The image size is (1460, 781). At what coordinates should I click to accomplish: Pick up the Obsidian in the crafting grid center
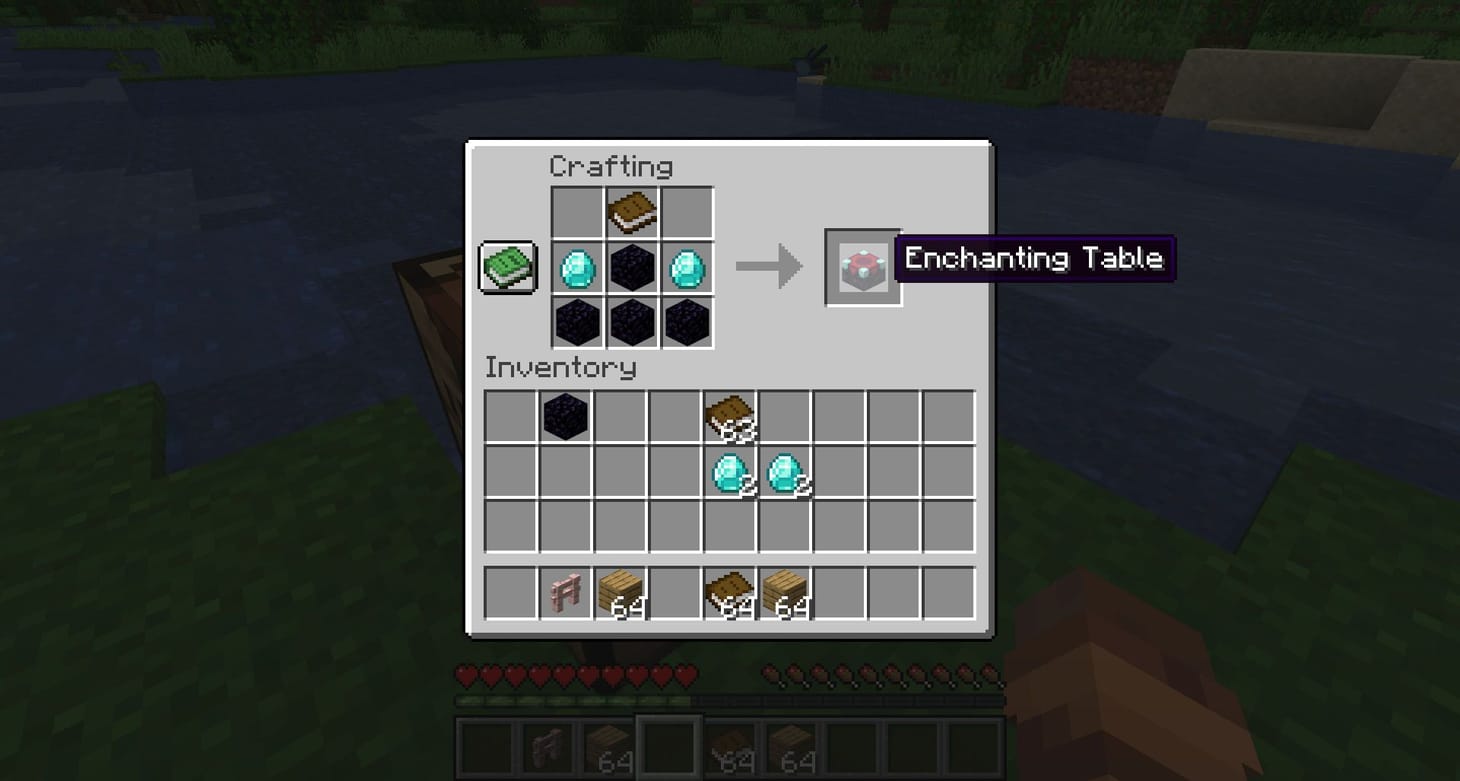(x=632, y=267)
